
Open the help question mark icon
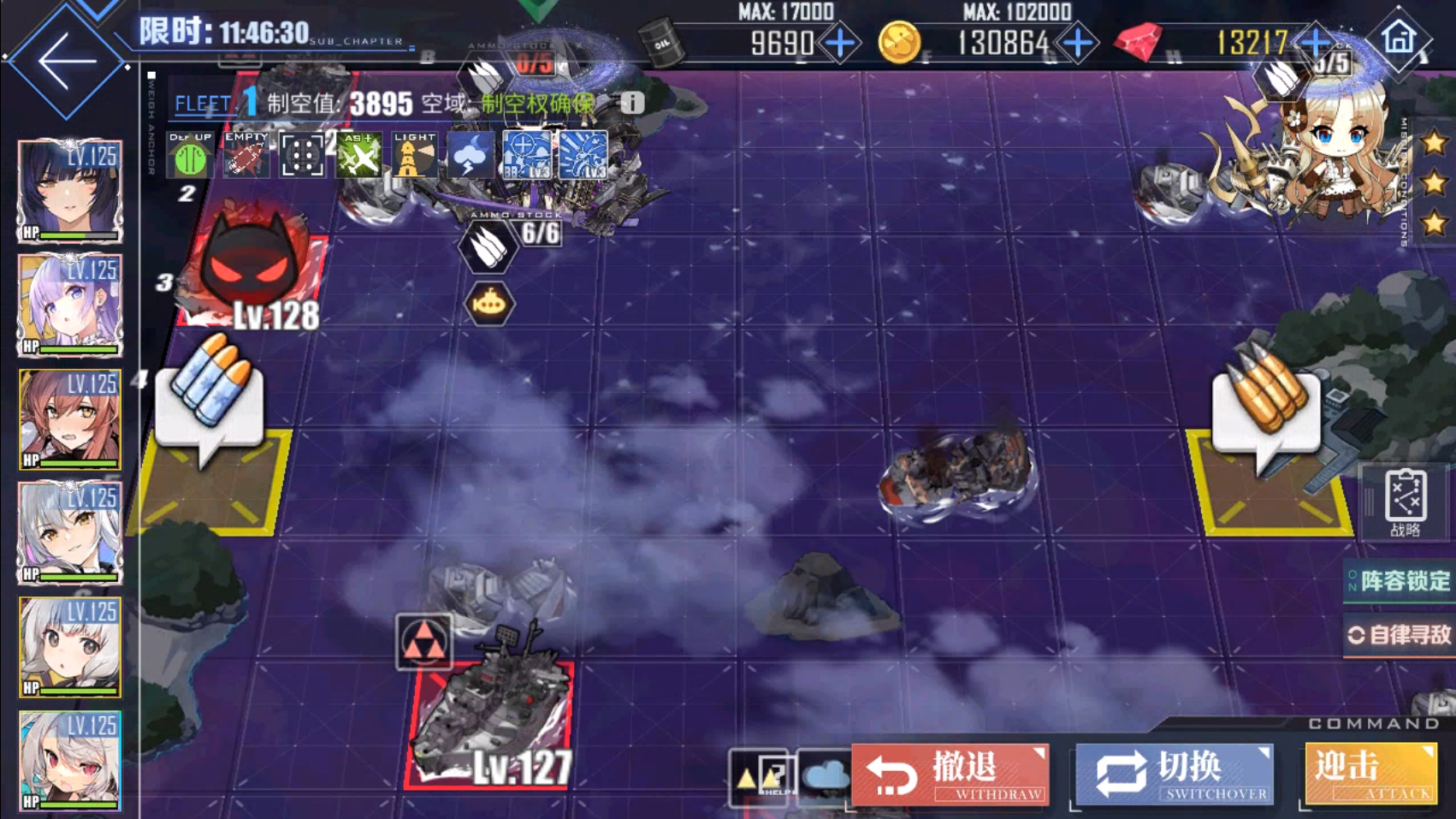[x=761, y=777]
